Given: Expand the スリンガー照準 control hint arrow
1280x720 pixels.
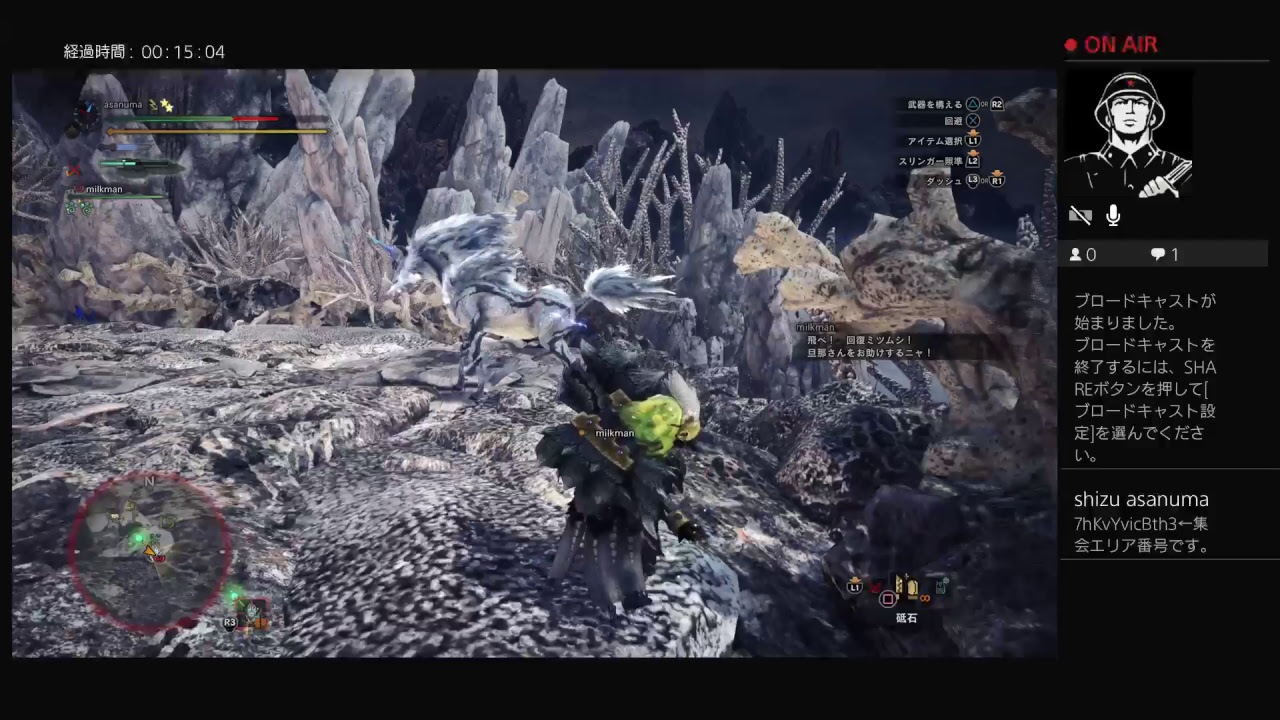Looking at the screenshot, I should point(973,153).
